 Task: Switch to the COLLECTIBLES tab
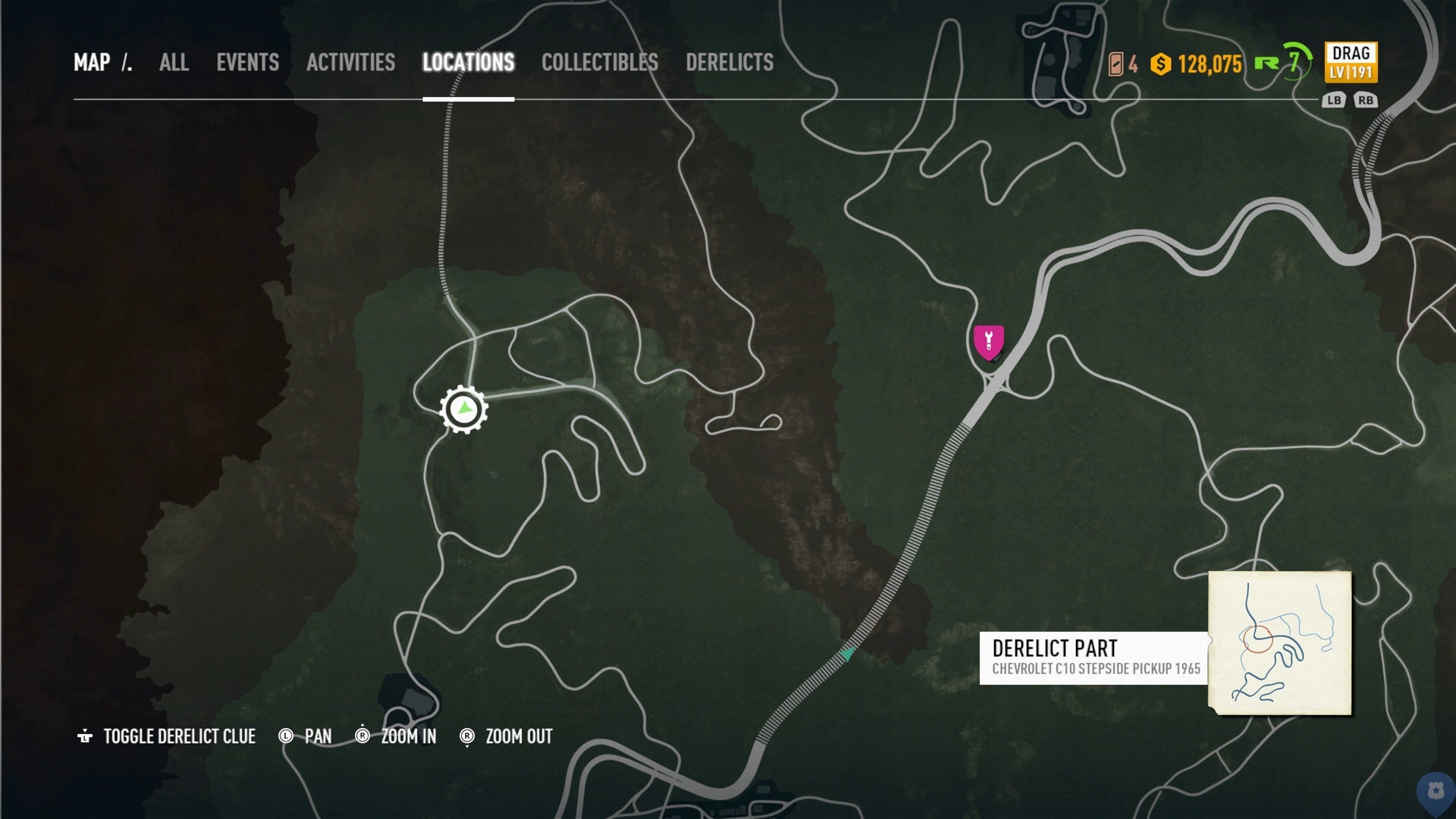point(599,64)
